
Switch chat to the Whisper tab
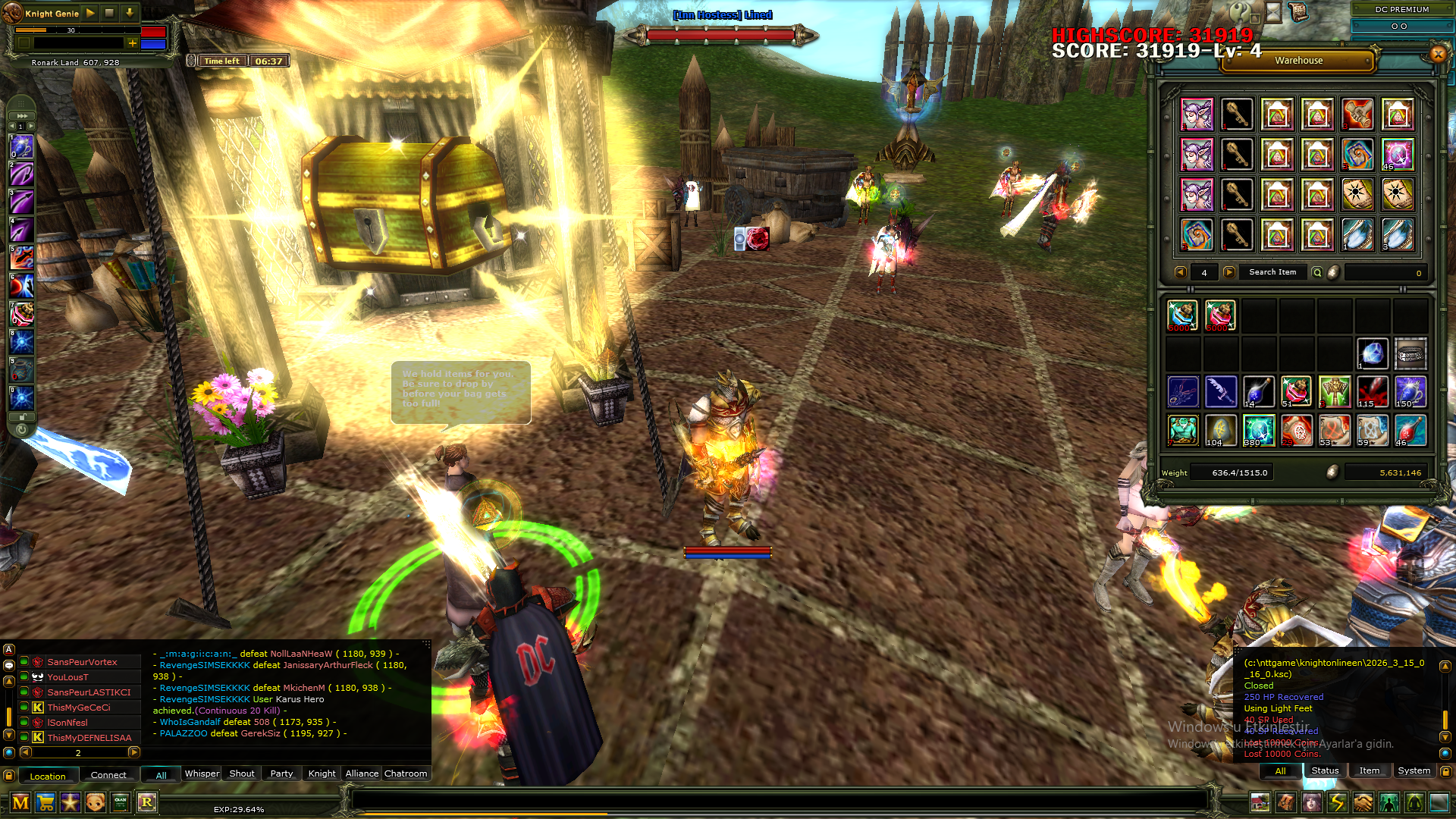(x=202, y=773)
